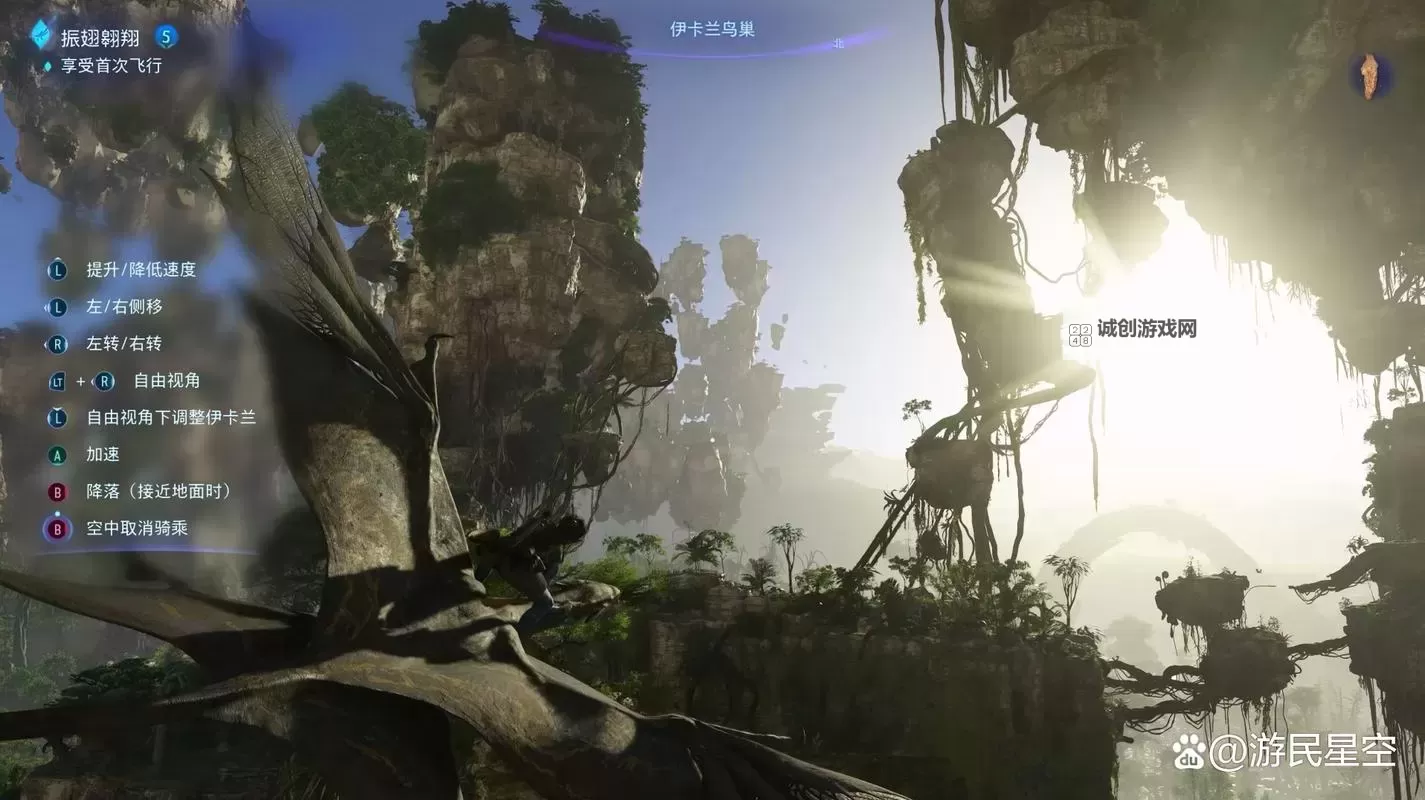Select the orange icon in the blue circle
Viewport: 1425px width, 800px height.
pos(1369,76)
